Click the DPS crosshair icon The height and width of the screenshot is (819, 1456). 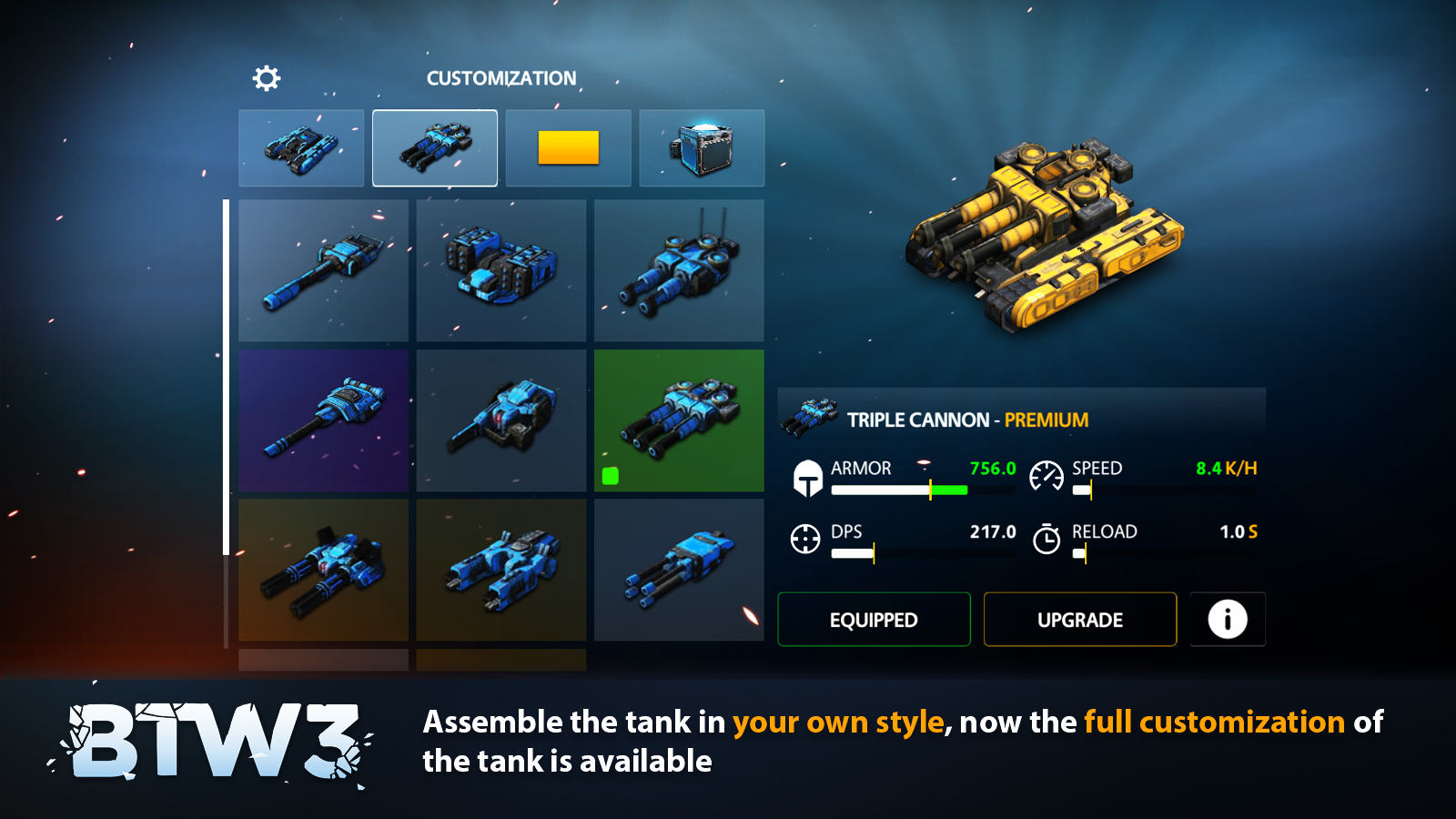tap(806, 539)
